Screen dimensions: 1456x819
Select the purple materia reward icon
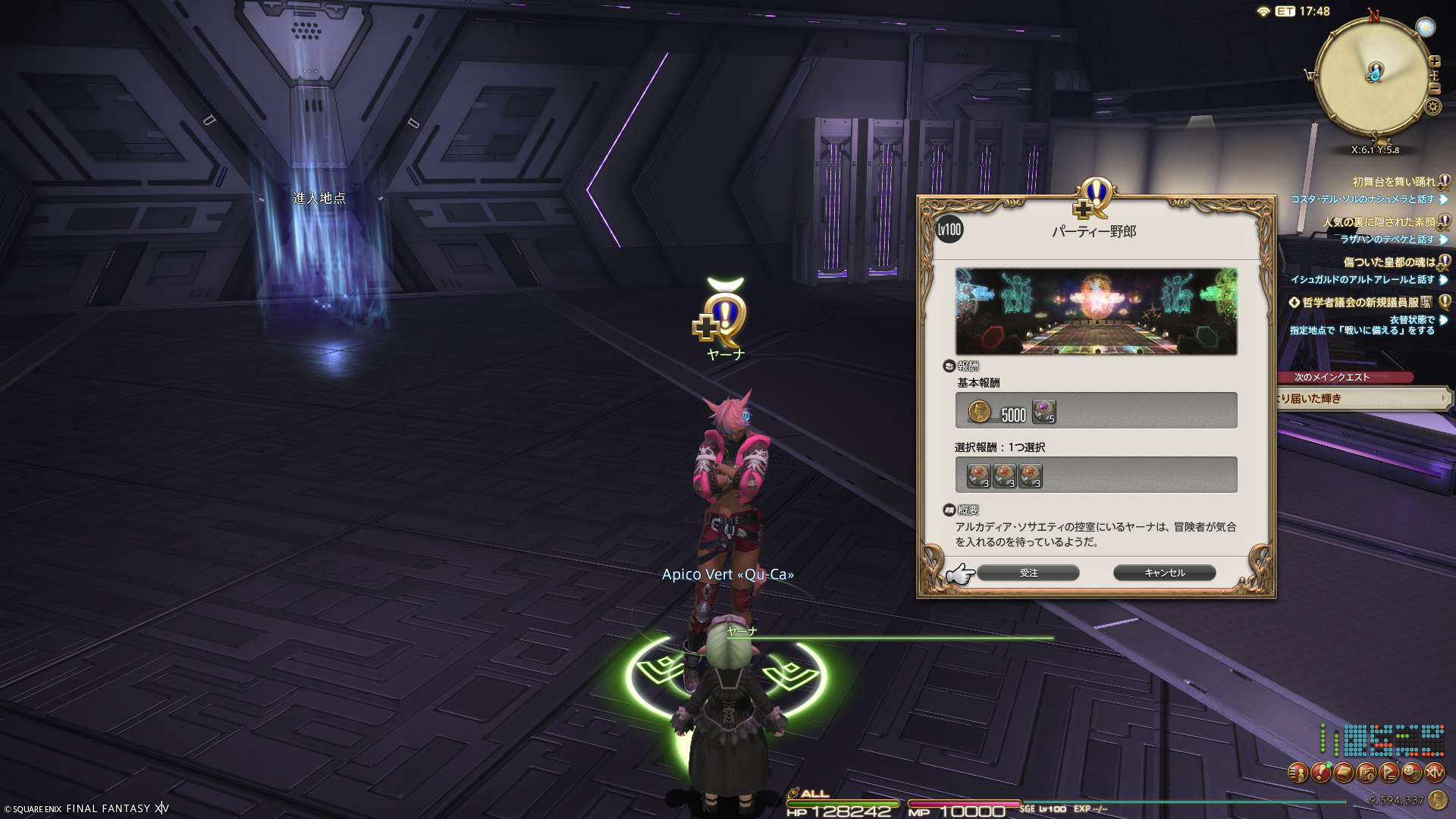click(1044, 412)
